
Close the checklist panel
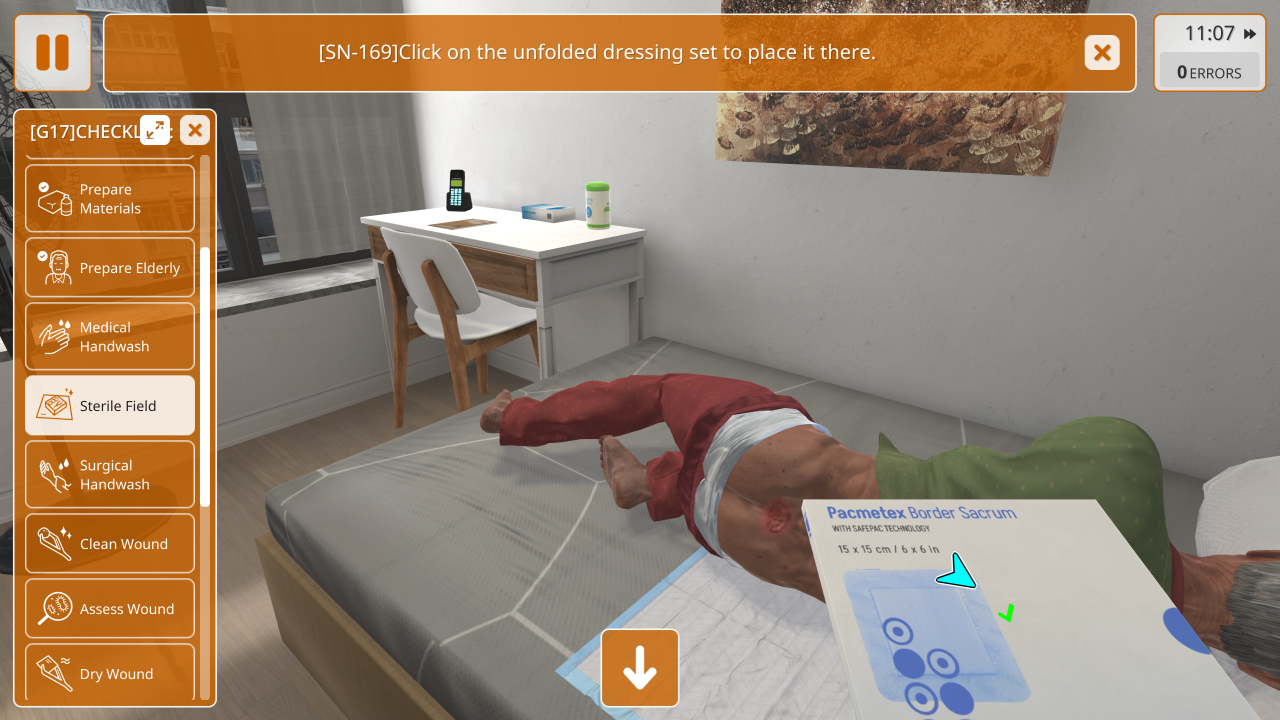click(195, 130)
